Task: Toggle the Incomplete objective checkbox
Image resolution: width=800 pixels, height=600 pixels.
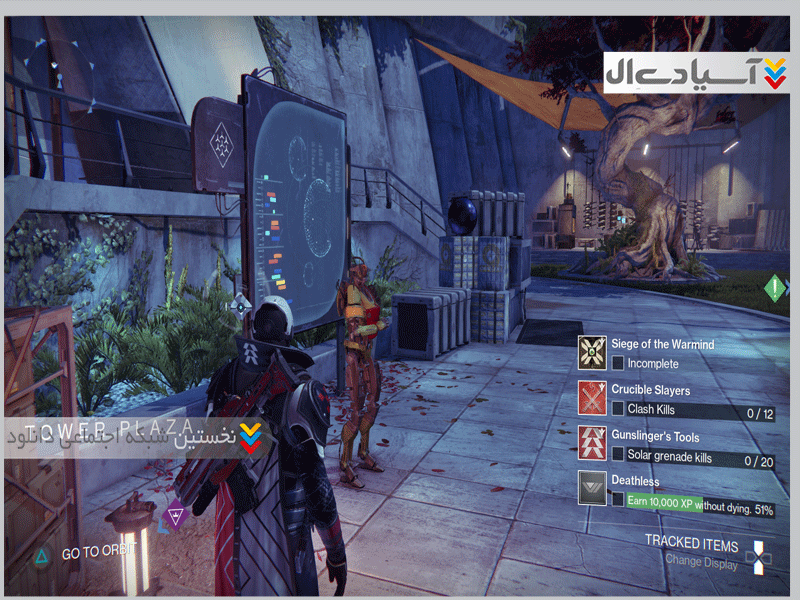Action: click(619, 363)
